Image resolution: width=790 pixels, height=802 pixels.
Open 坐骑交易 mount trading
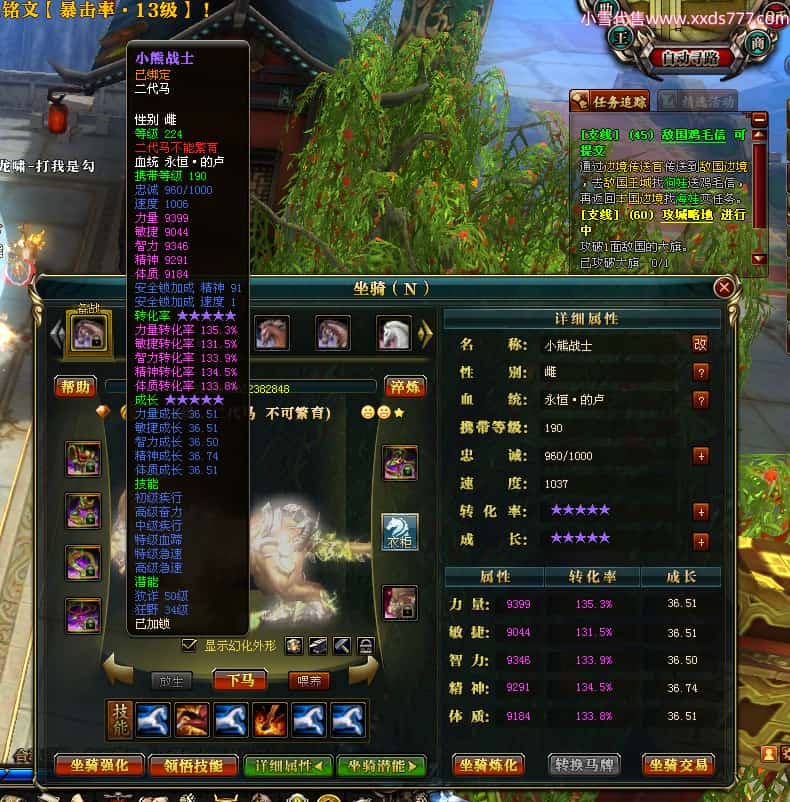pyautogui.click(x=678, y=765)
